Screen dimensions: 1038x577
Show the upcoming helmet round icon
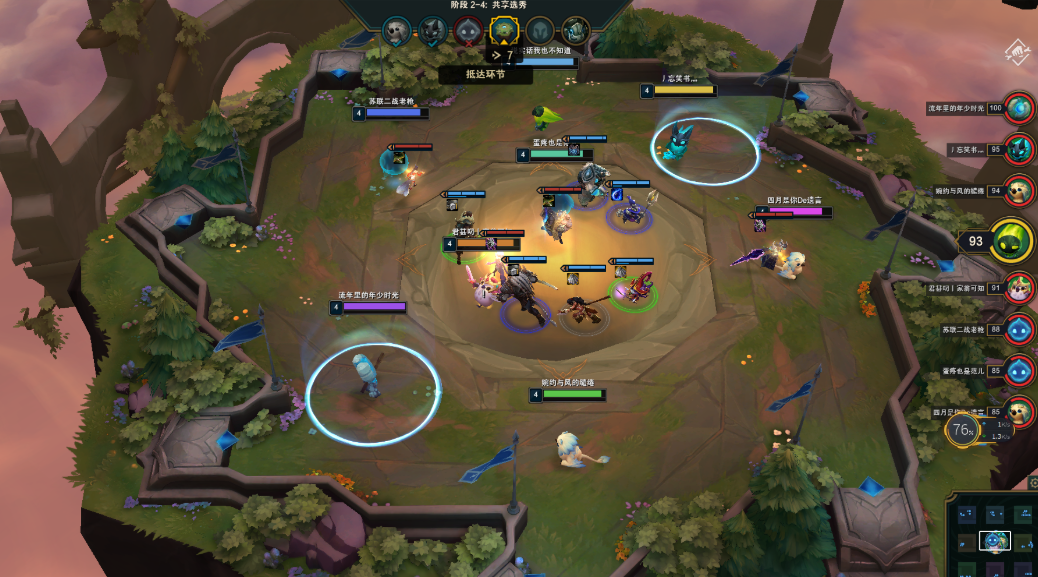540,31
